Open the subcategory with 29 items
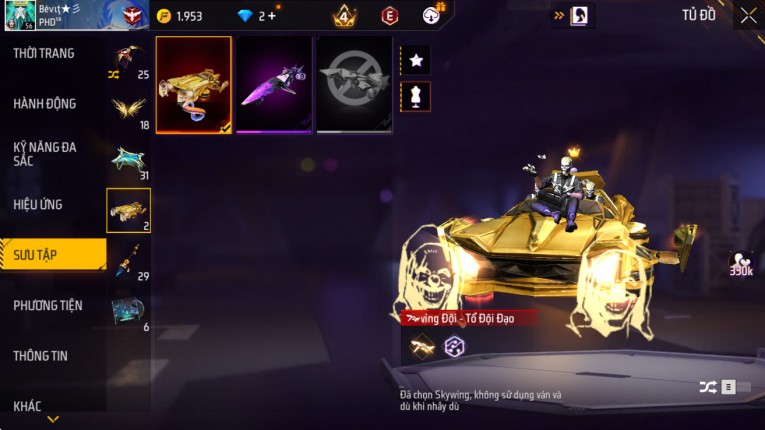 pyautogui.click(x=129, y=261)
